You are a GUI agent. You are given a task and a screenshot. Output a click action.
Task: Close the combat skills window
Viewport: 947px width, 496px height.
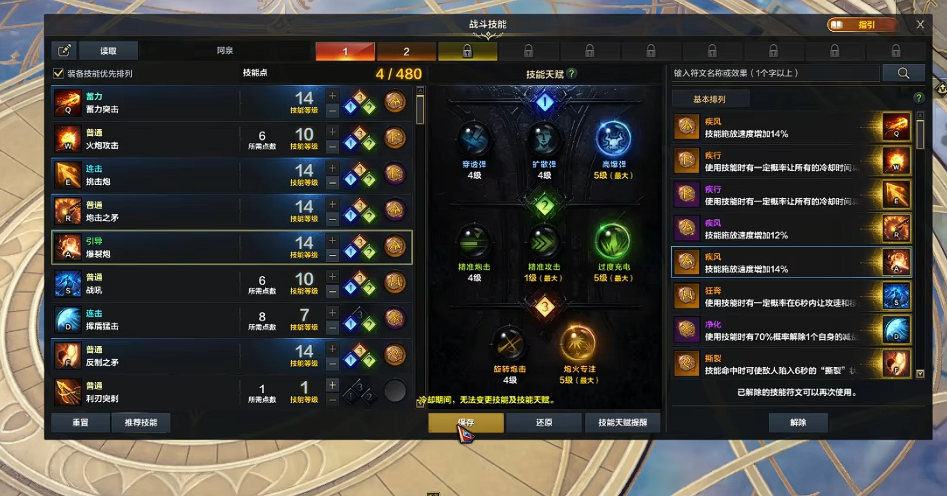920,24
